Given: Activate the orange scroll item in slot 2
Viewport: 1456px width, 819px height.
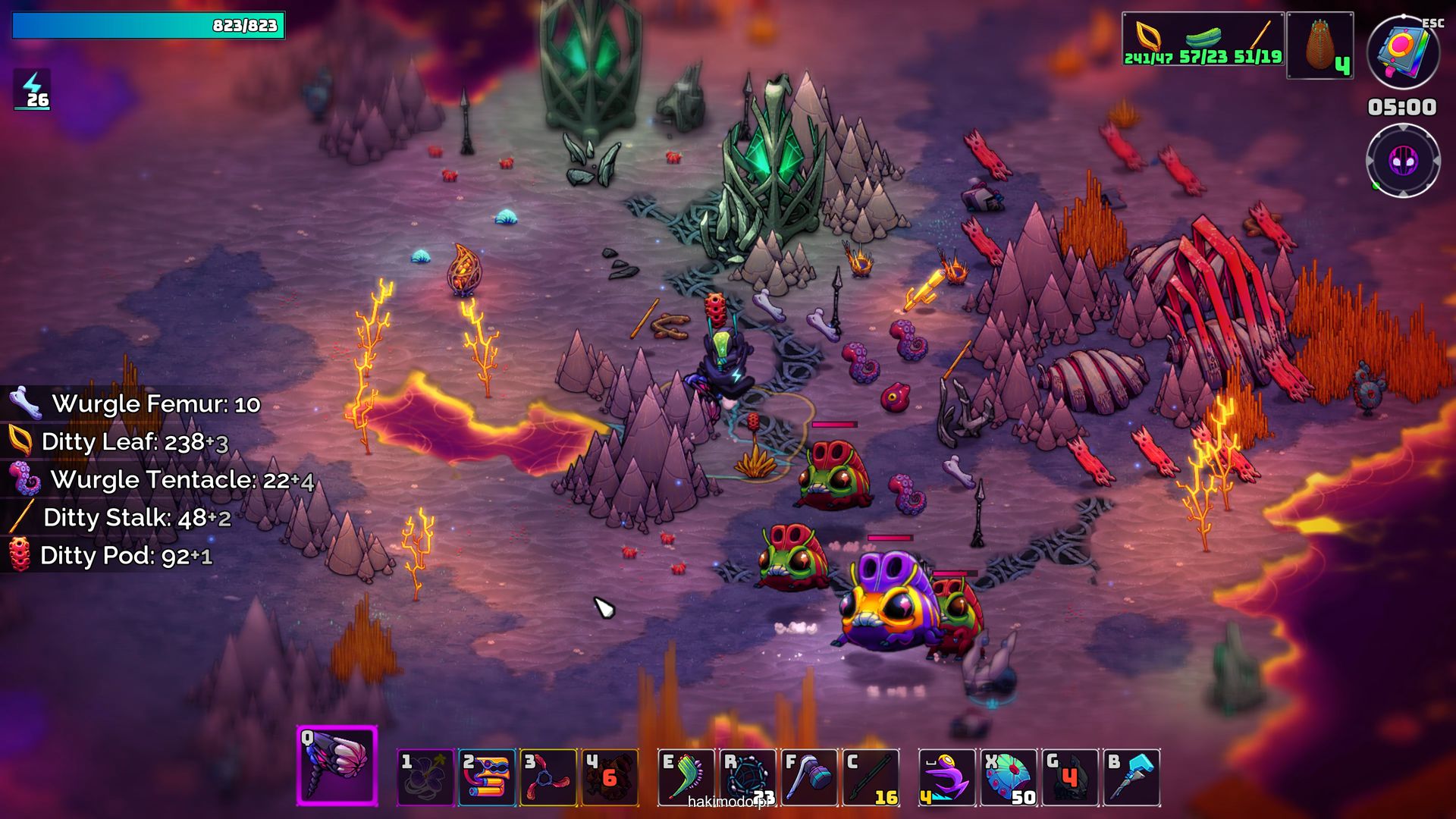Looking at the screenshot, I should pos(487,777).
